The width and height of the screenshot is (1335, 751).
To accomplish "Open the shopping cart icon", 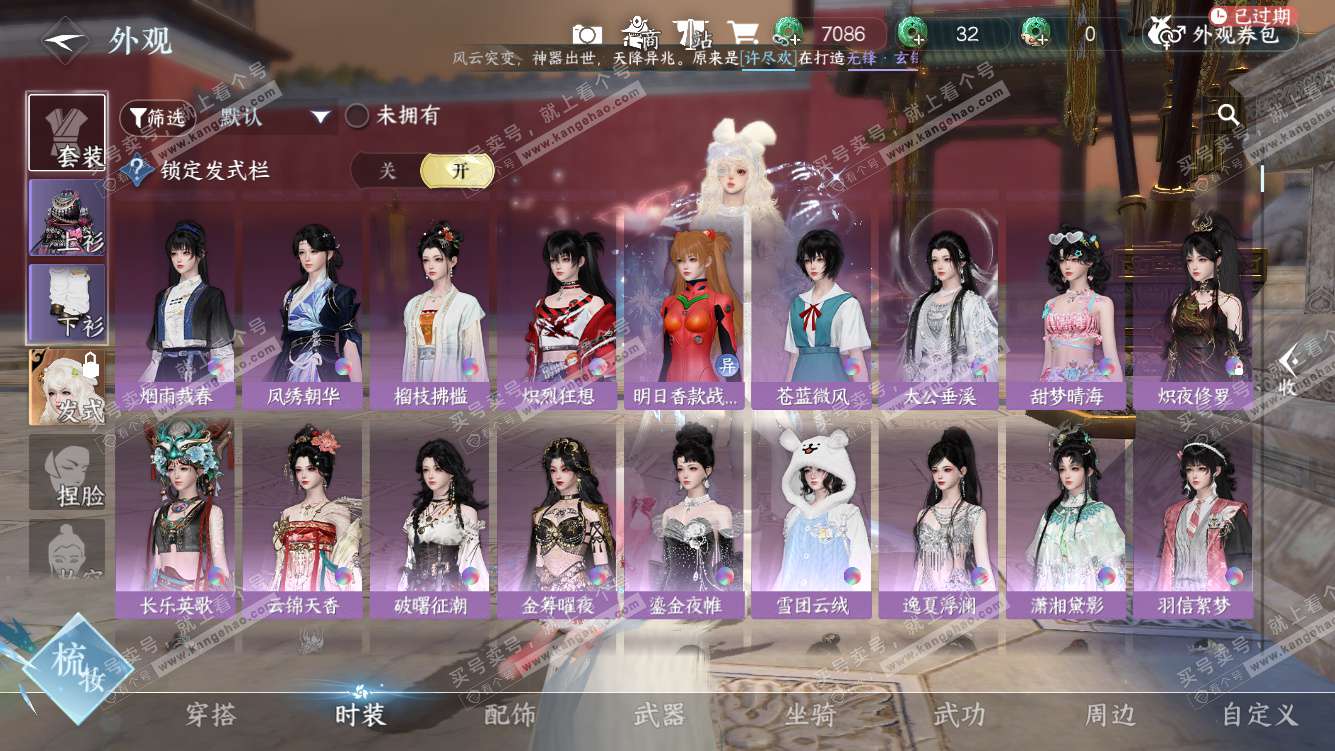I will [x=742, y=33].
